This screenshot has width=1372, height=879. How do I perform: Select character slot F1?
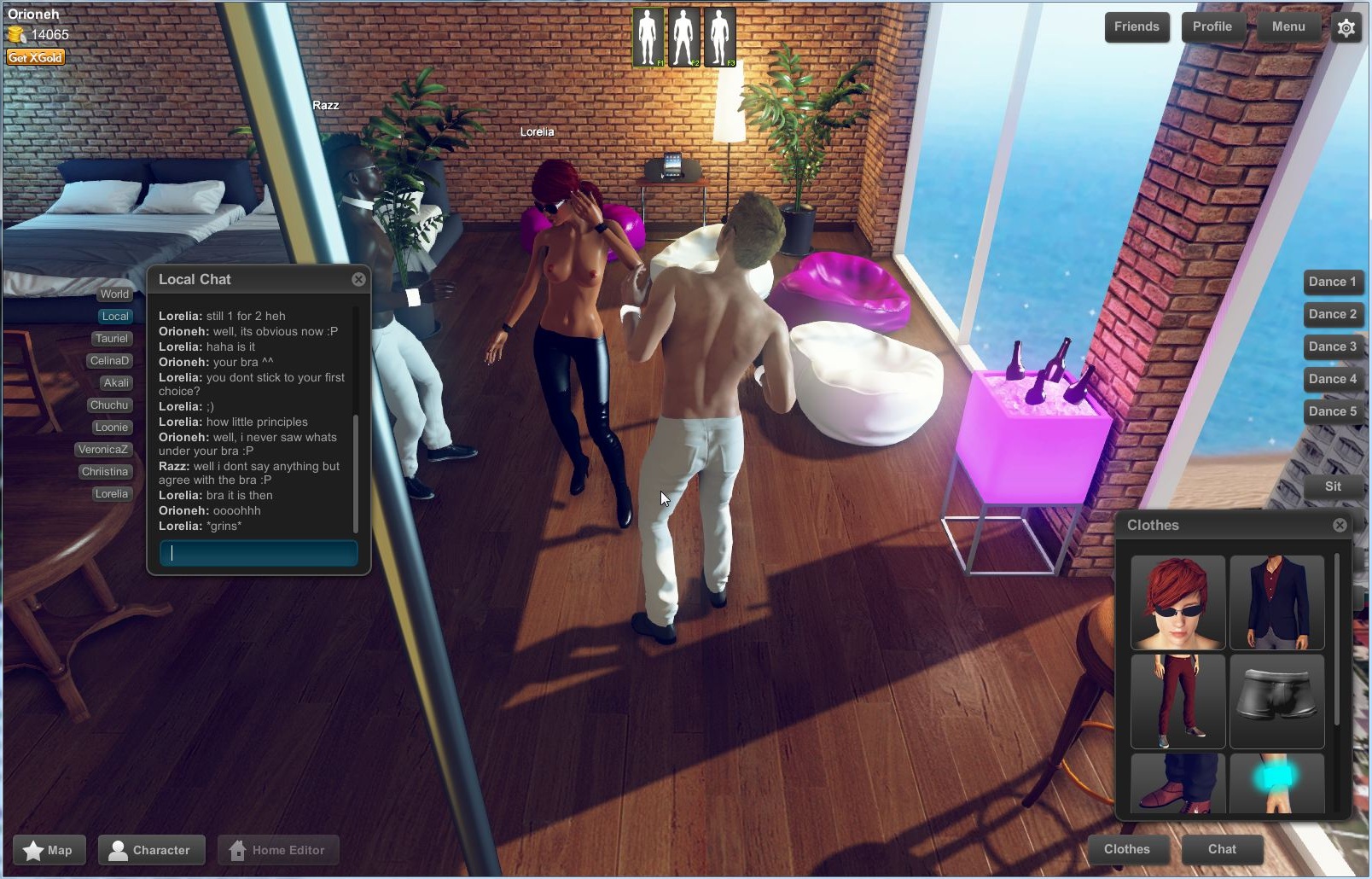tap(649, 35)
